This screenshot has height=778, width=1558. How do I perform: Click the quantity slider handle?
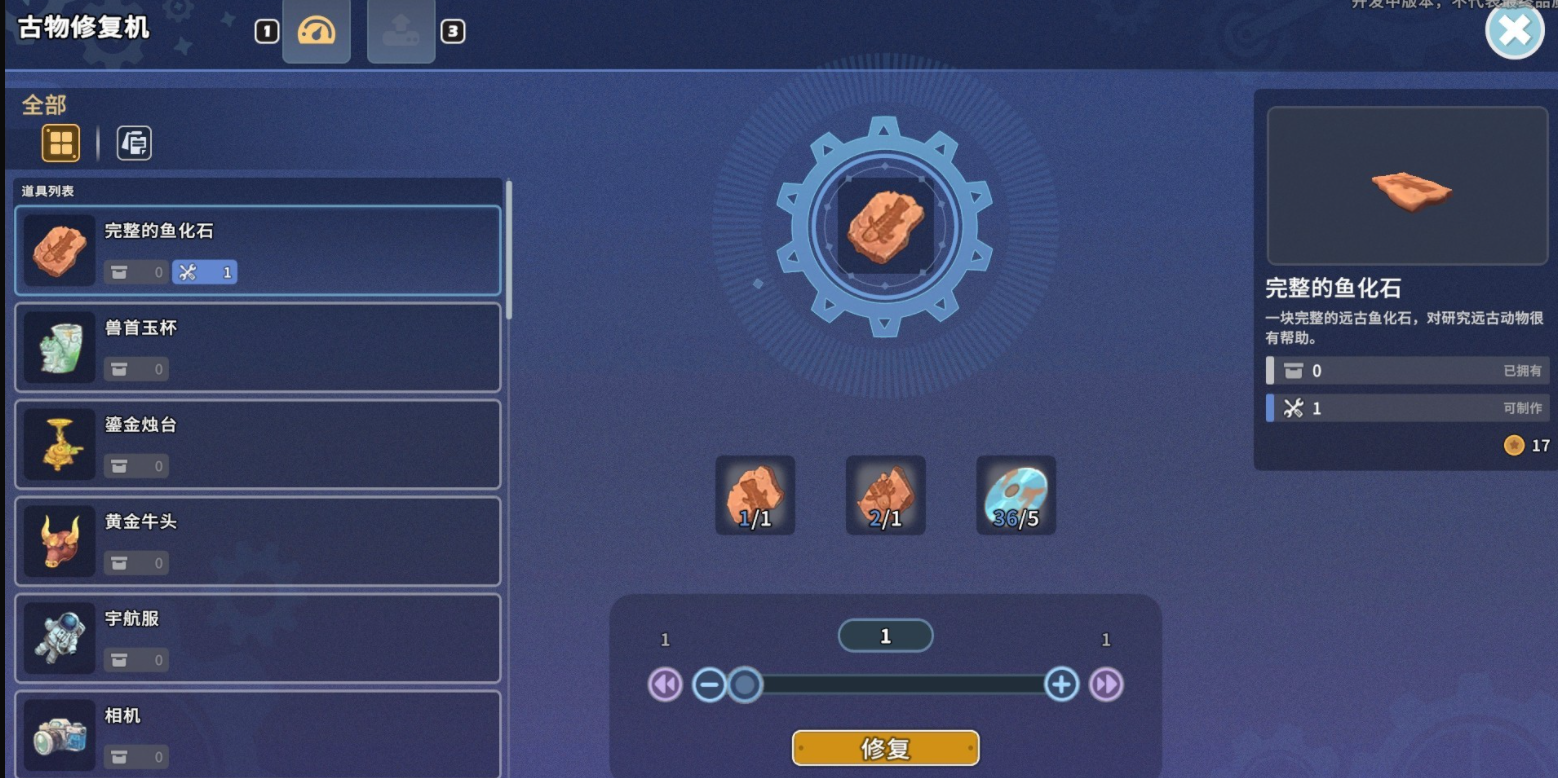[744, 685]
